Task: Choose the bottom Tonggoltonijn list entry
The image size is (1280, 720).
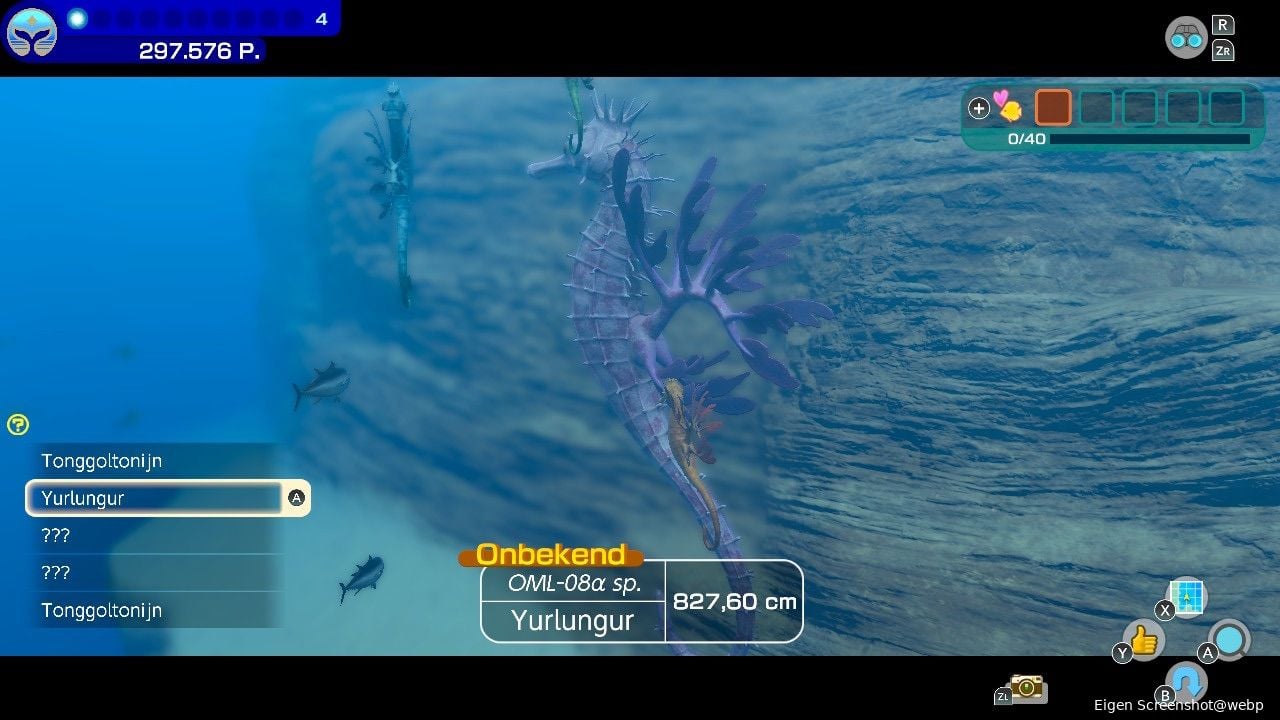Action: click(102, 610)
